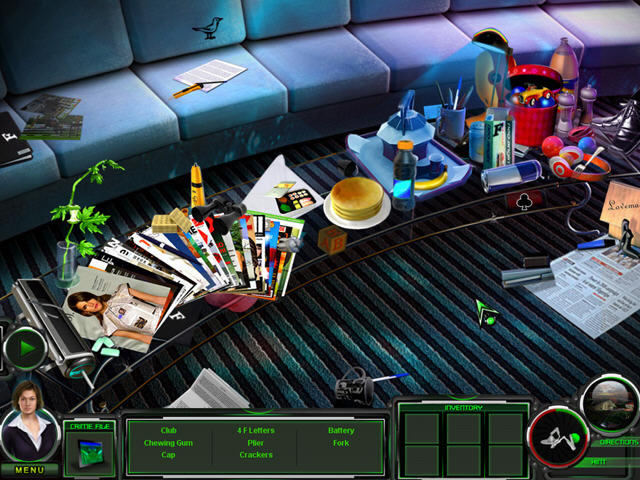Screen dimensions: 640x480
Task: Choose 'Plier' in the item list
Action: (256, 442)
